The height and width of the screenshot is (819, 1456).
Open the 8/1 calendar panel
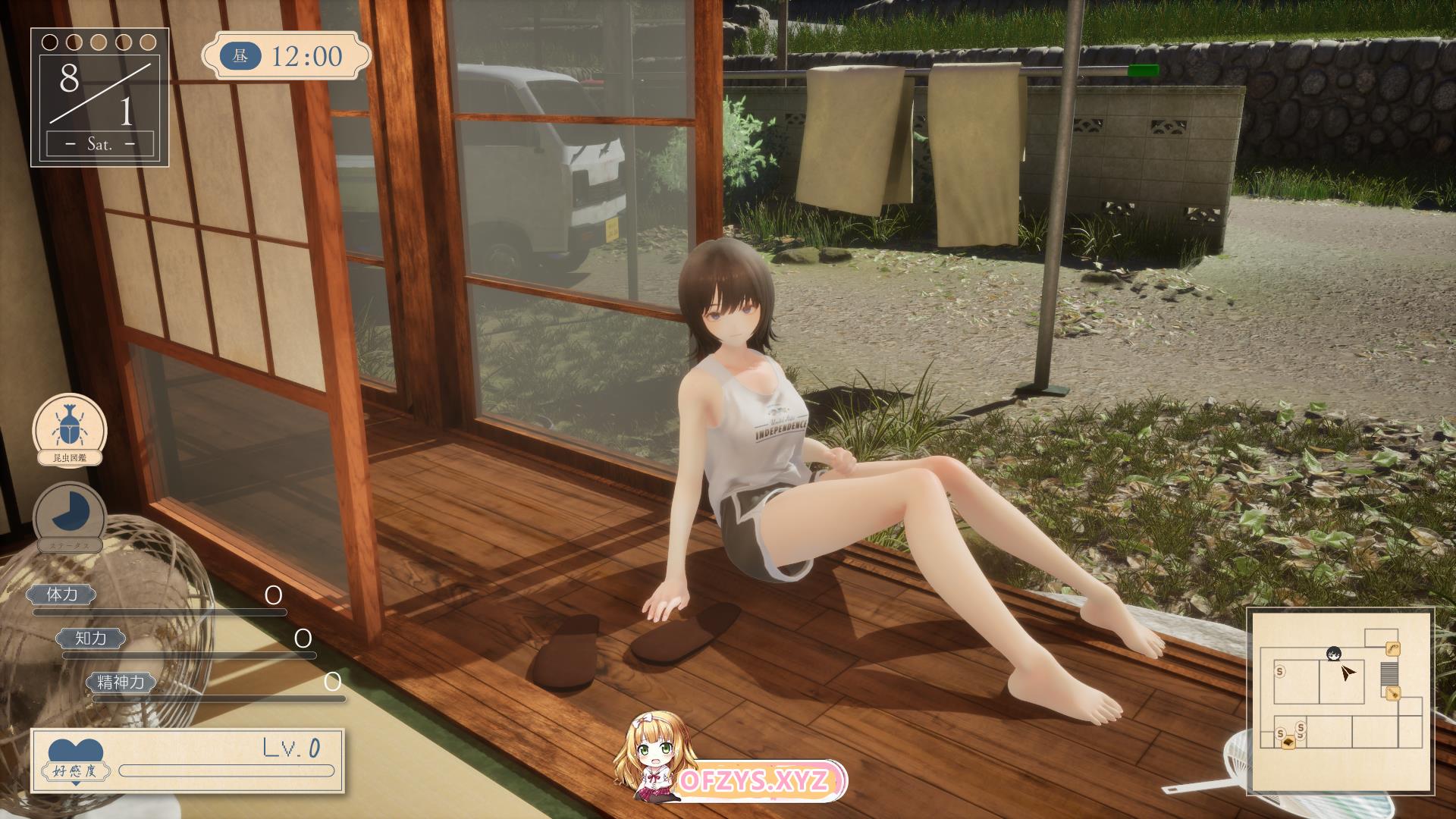99,97
